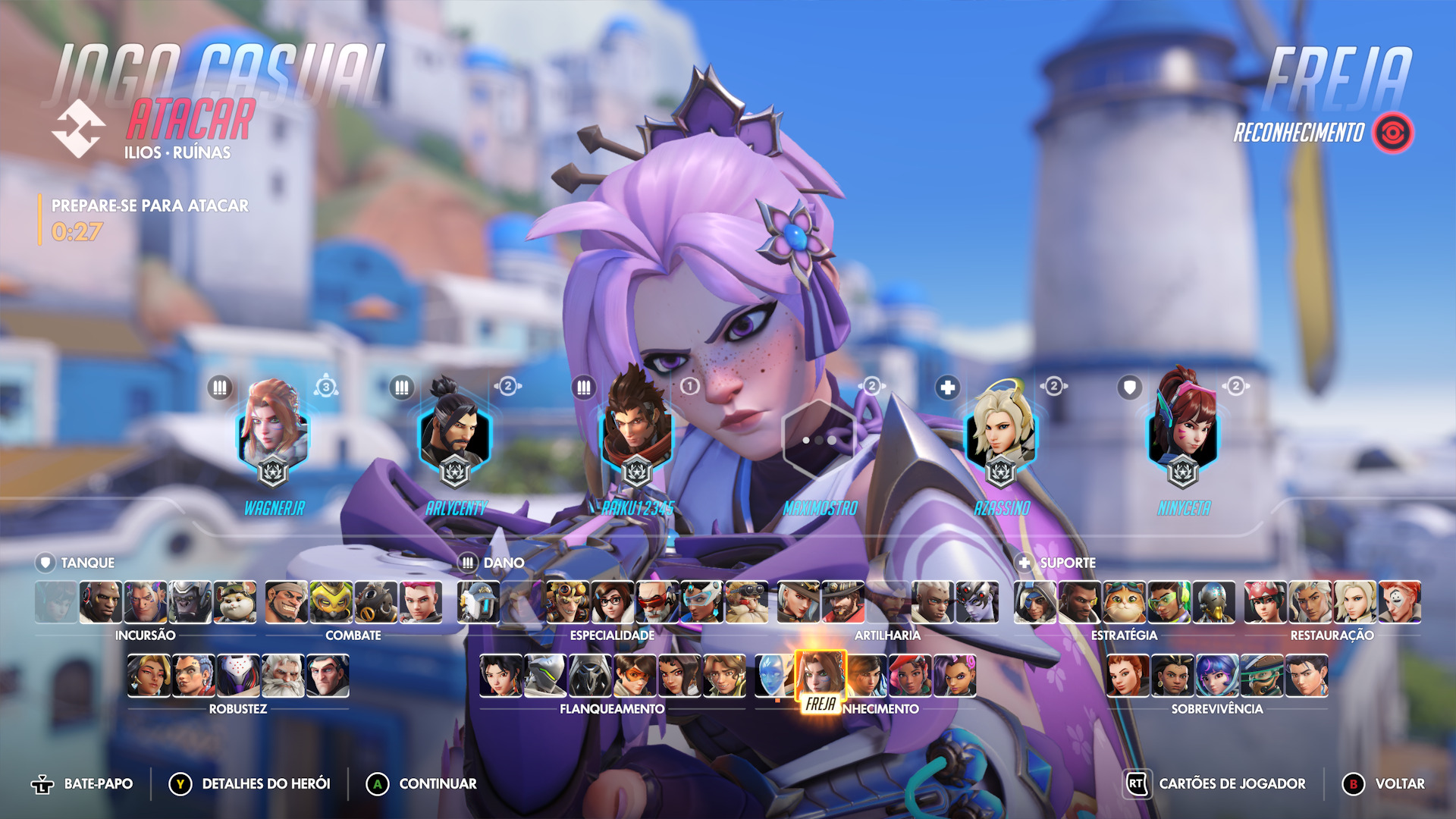Viewport: 1456px width, 819px height.
Task: Pick Brigitte in the Sobrevivência group
Action: pyautogui.click(x=1128, y=676)
